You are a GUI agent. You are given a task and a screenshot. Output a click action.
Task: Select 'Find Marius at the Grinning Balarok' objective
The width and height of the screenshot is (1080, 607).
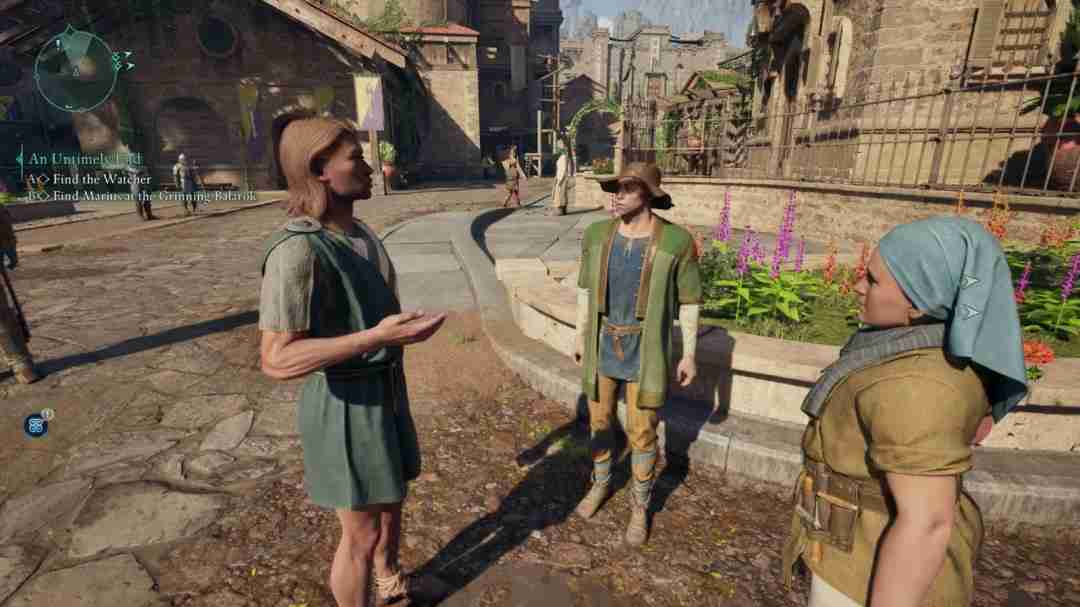click(154, 196)
